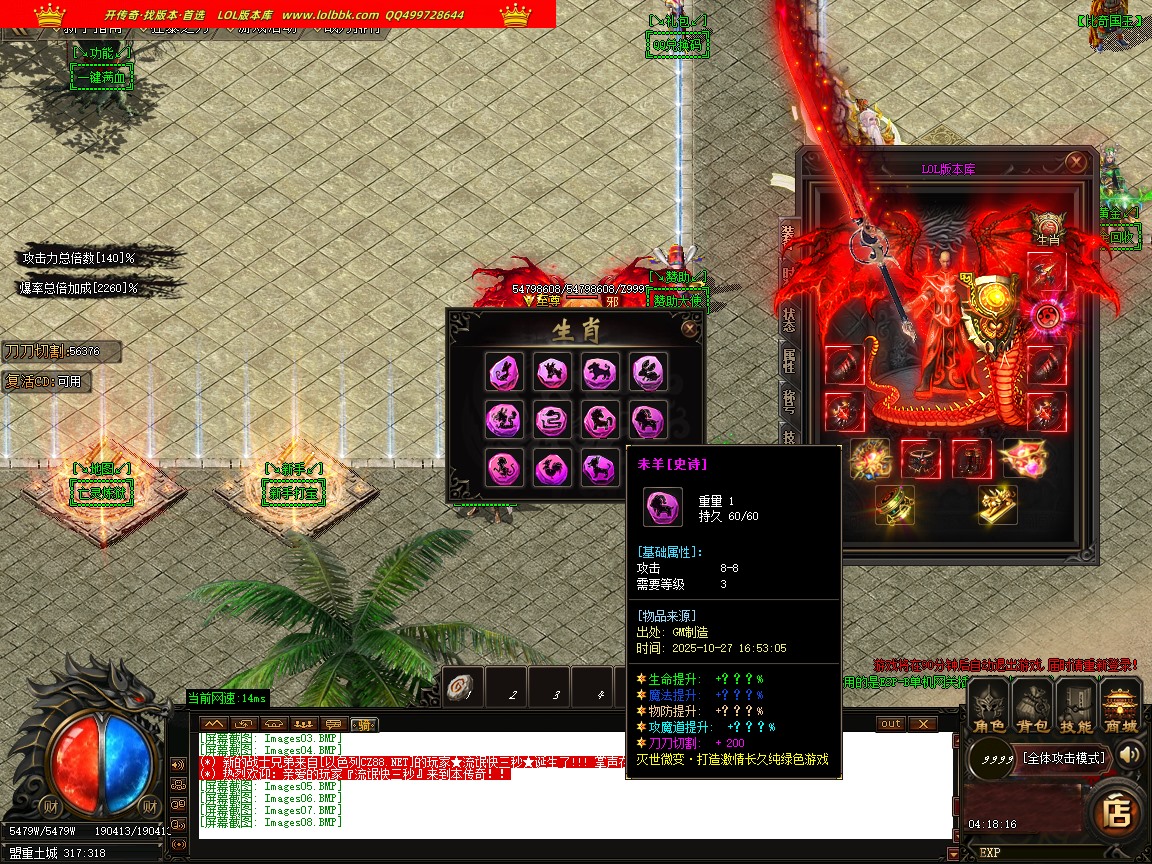Toggle the 全体攻击模式 attack mode
The width and height of the screenshot is (1152, 864).
click(x=1063, y=758)
